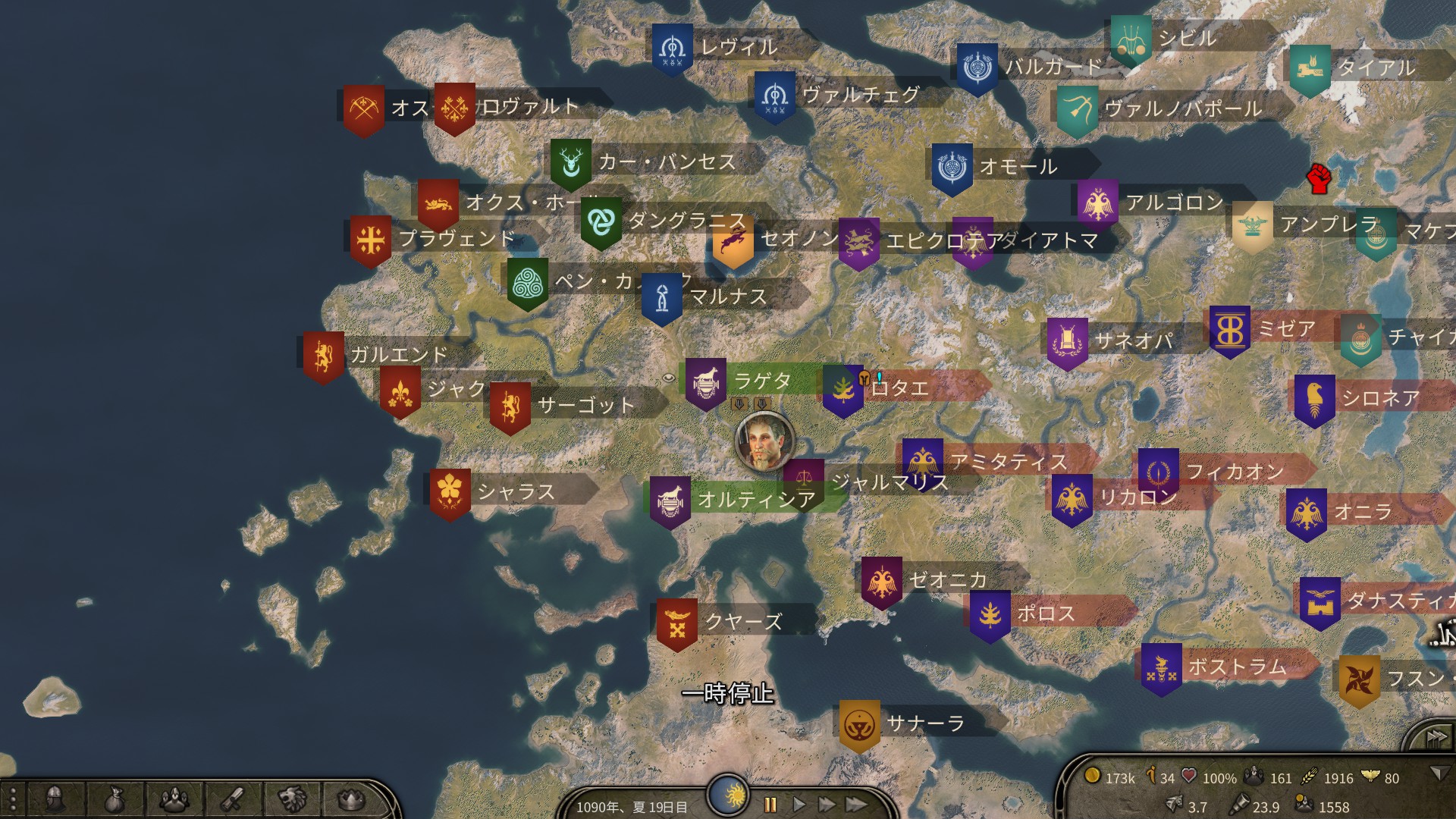Image resolution: width=1456 pixels, height=819 pixels.
Task: Select the ラゲタ town nameplate
Action: click(762, 381)
